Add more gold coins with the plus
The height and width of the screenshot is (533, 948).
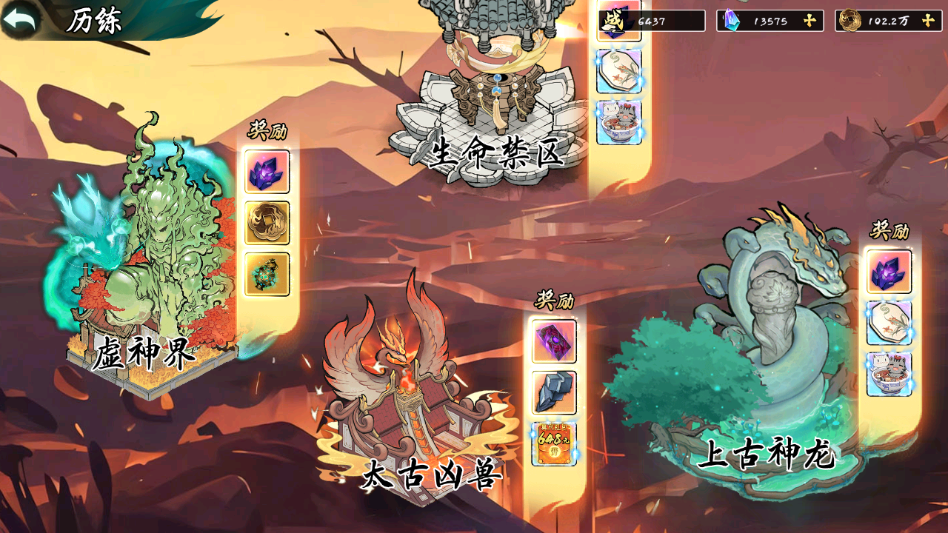point(928,20)
